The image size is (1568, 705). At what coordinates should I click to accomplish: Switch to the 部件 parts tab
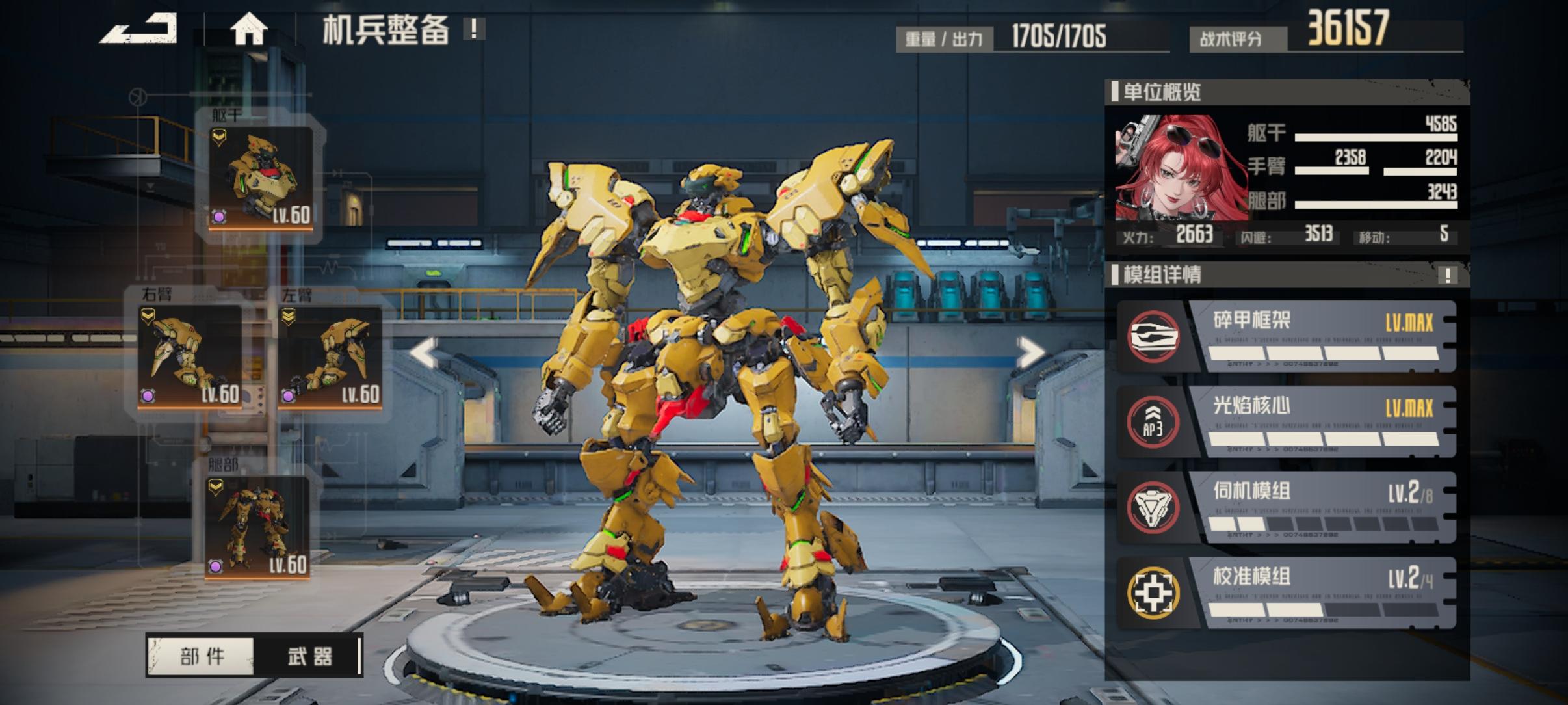click(202, 656)
